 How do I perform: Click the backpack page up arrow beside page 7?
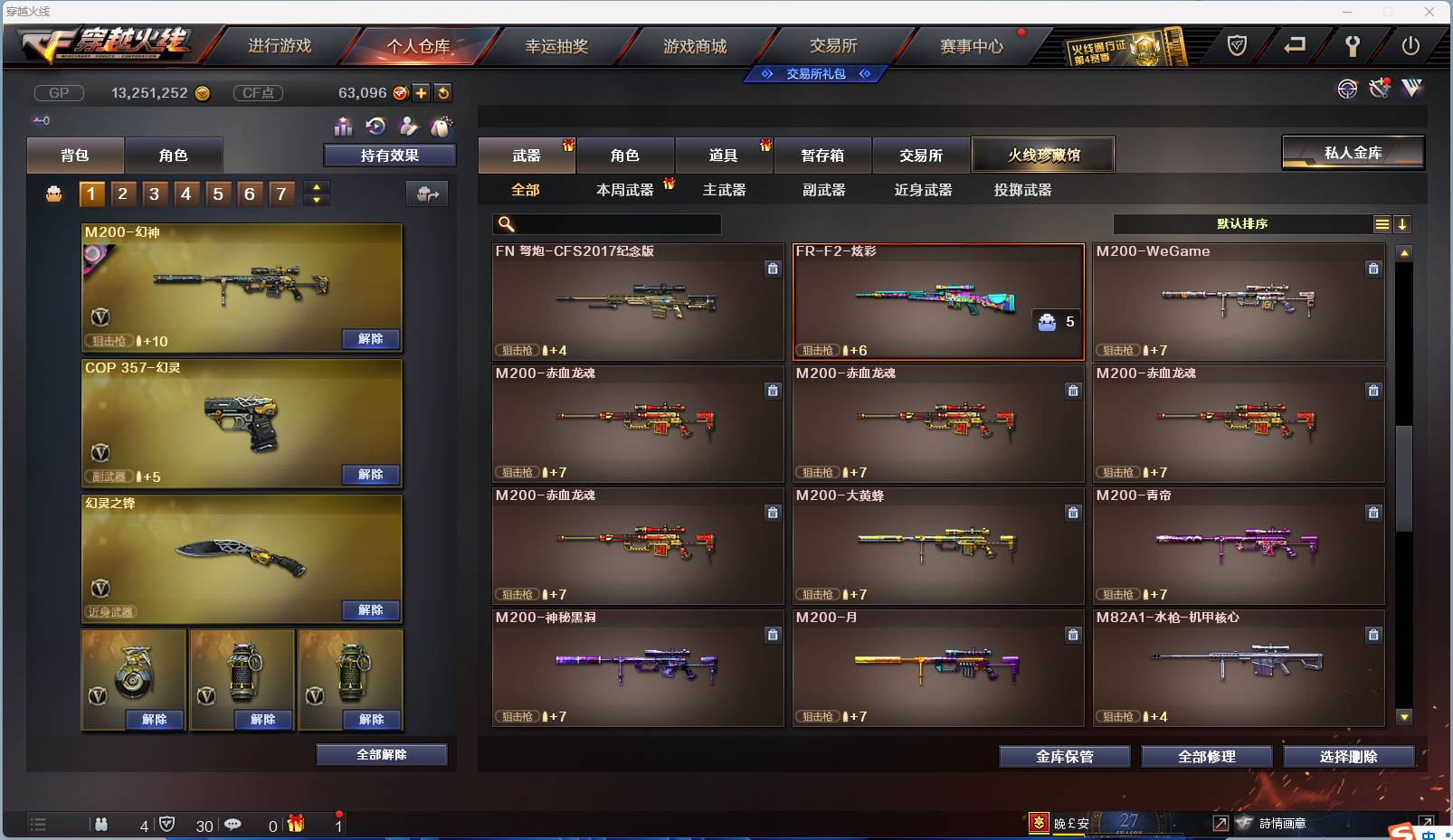tap(316, 187)
